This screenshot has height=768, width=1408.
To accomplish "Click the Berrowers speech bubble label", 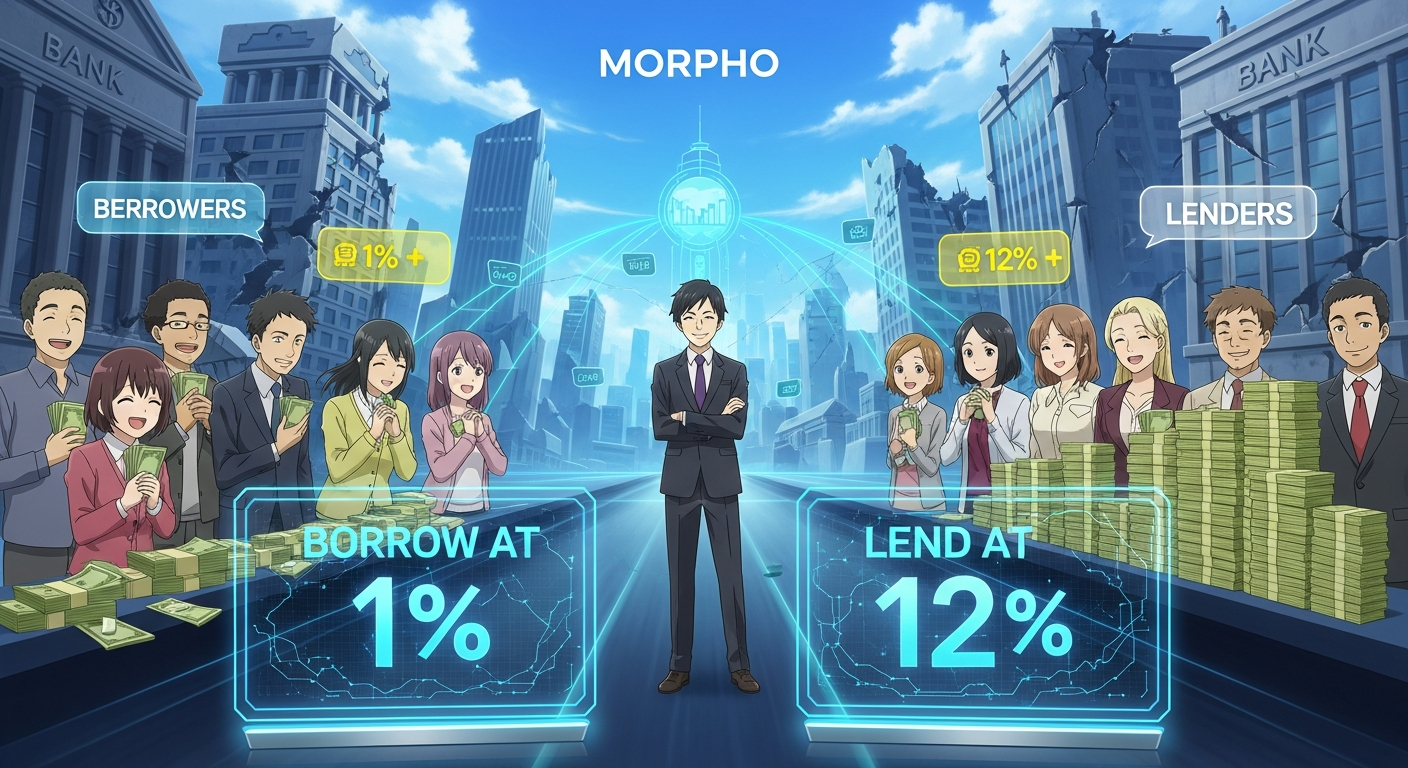I will coord(169,209).
